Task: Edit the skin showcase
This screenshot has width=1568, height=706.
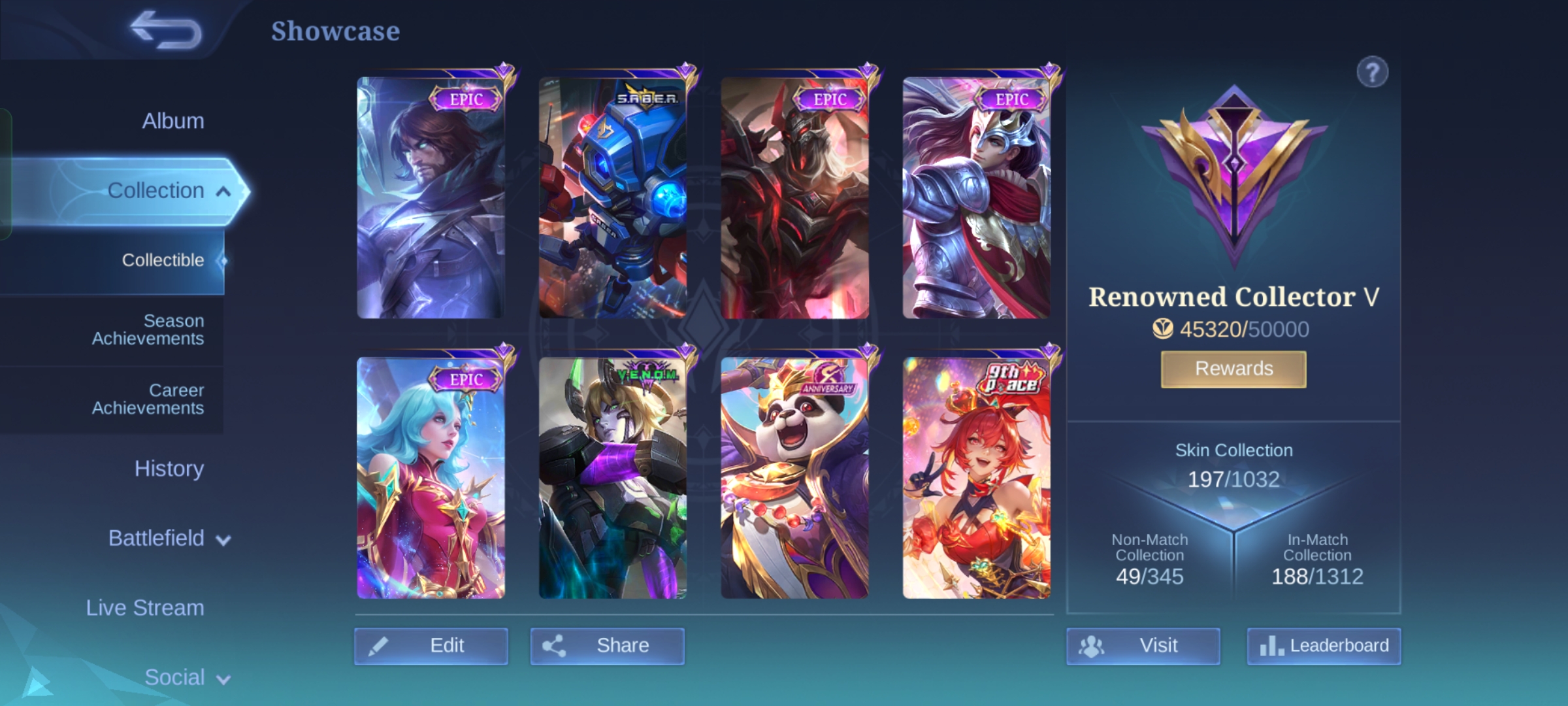Action: click(x=431, y=646)
